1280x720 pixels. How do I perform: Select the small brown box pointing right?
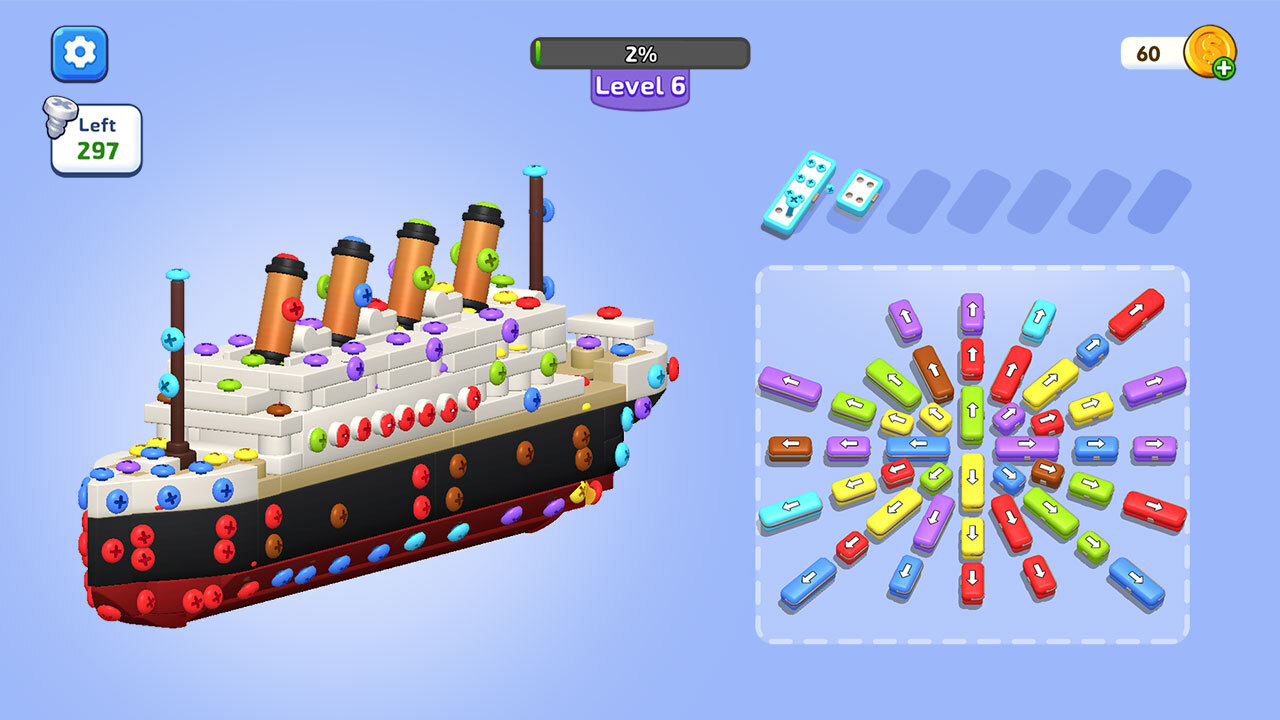(x=1047, y=472)
